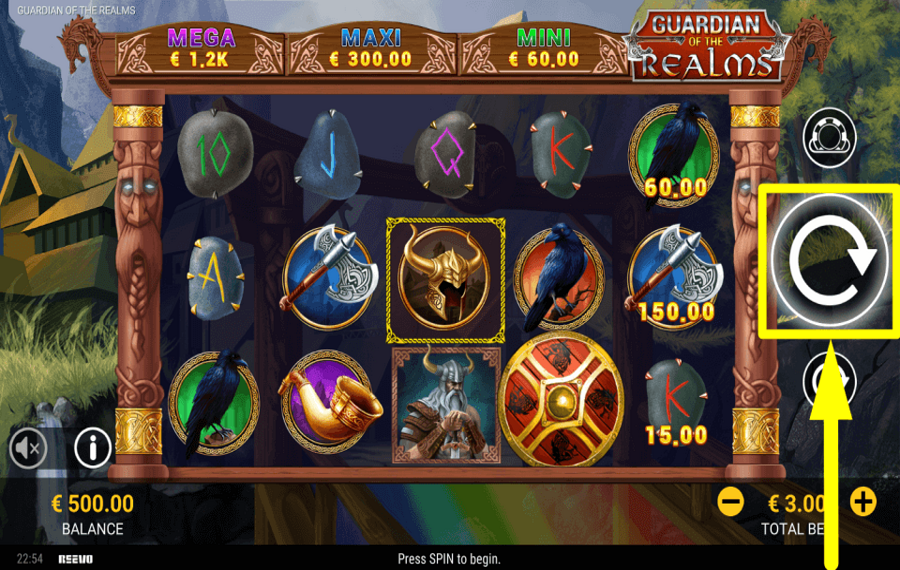Spin the reels with the large circular arrow button

click(x=831, y=262)
